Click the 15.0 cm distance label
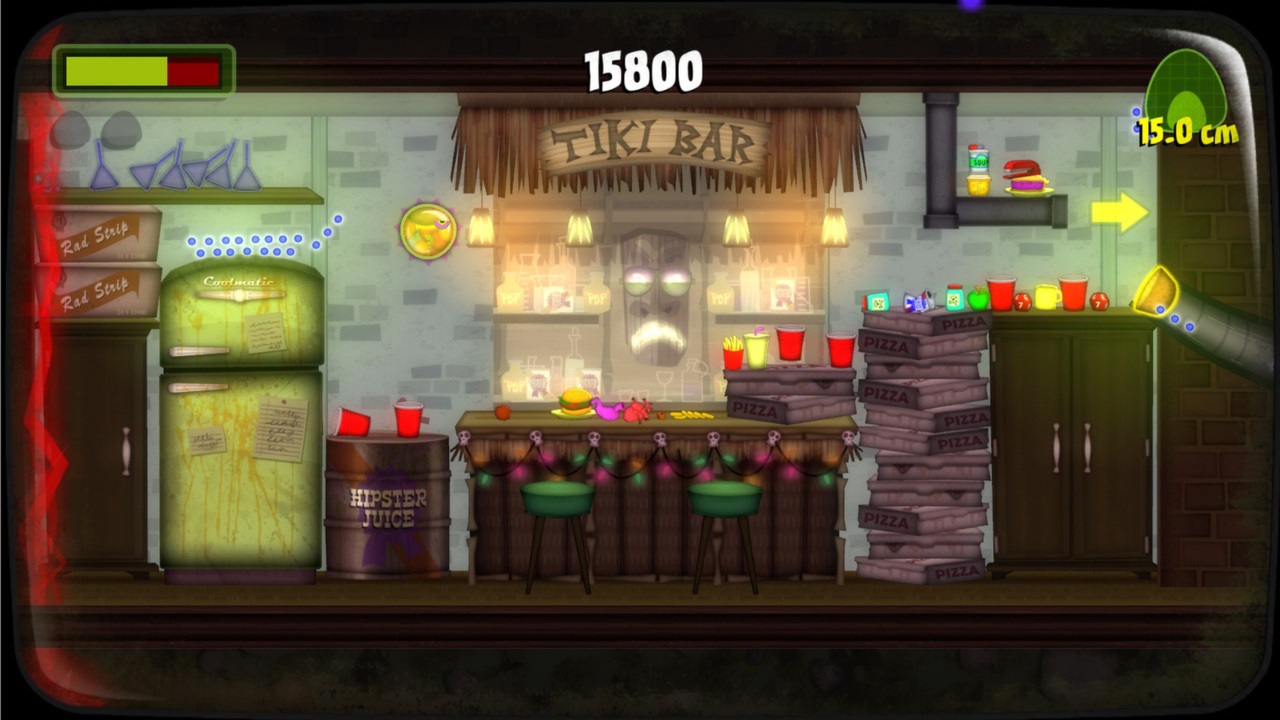The height and width of the screenshot is (720, 1280). click(x=1186, y=128)
